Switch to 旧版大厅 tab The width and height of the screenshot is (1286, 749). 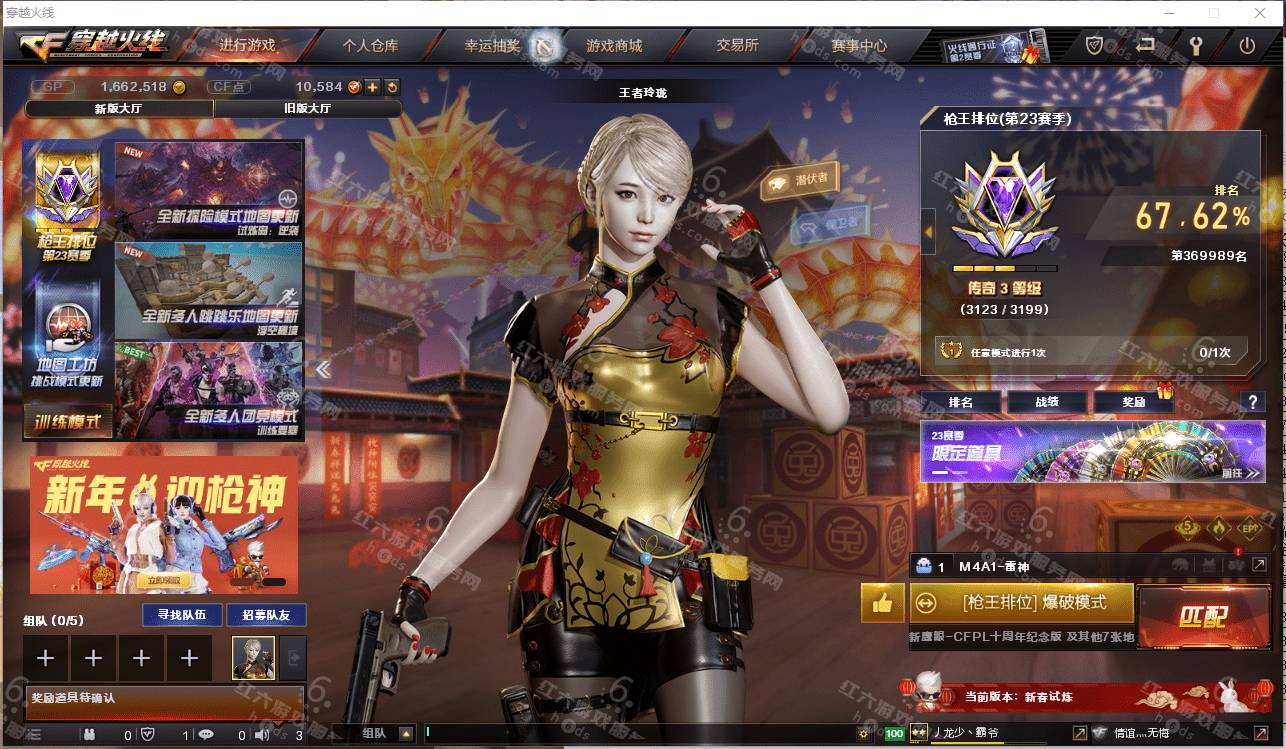pos(308,109)
